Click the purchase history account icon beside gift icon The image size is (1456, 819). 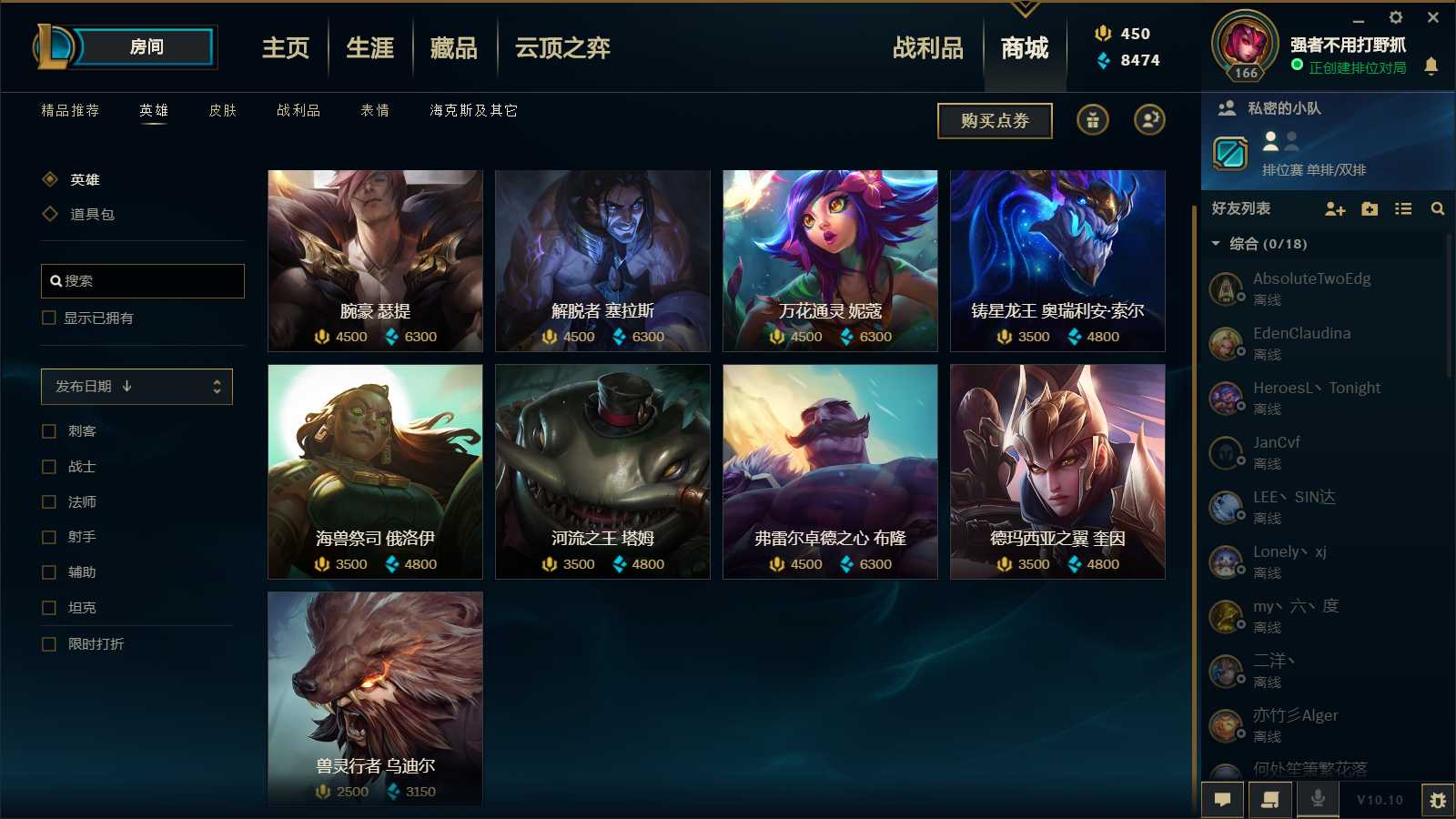point(1149,120)
